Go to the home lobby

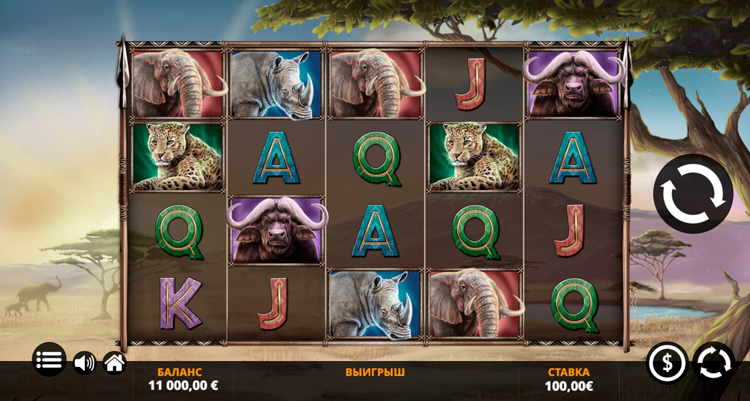(114, 362)
